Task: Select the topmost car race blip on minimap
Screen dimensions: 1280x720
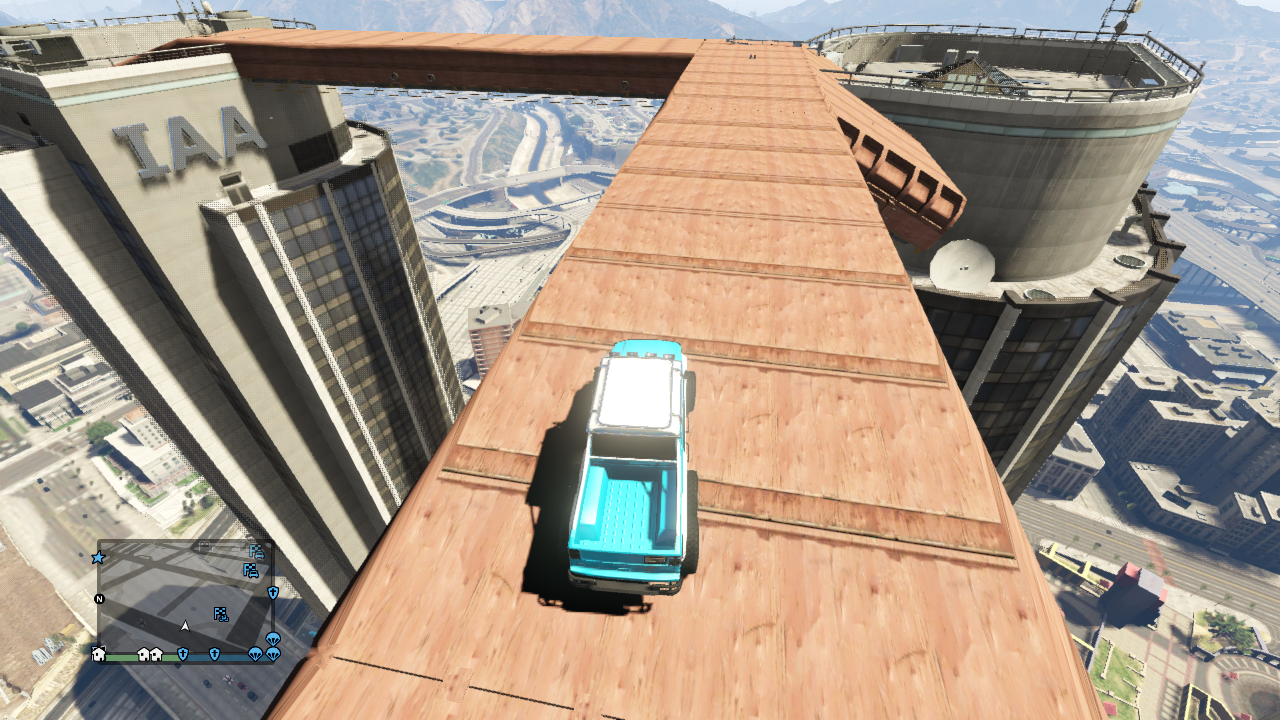Action: click(x=257, y=553)
